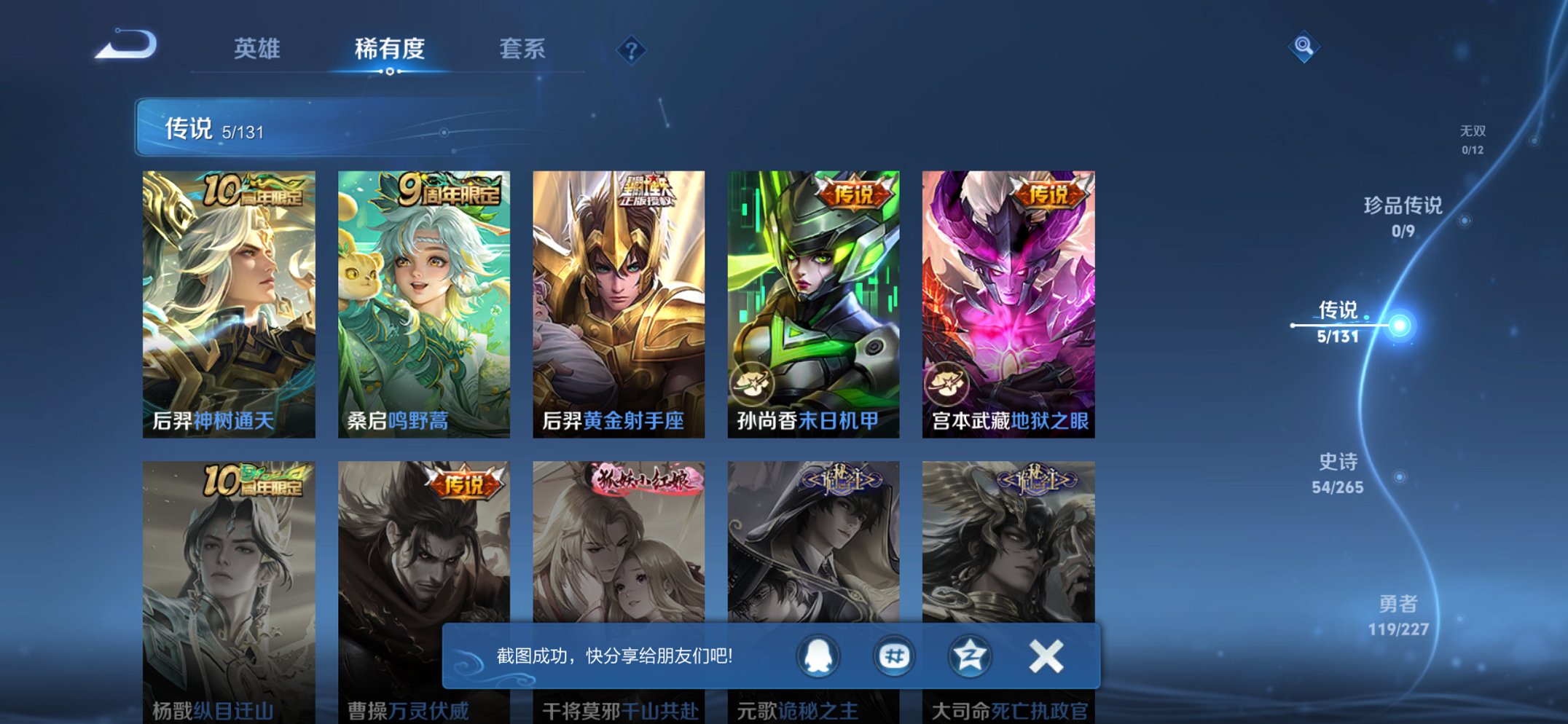Screen dimensions: 1568x724
Task: Select the 稀有度 tab
Action: (391, 47)
